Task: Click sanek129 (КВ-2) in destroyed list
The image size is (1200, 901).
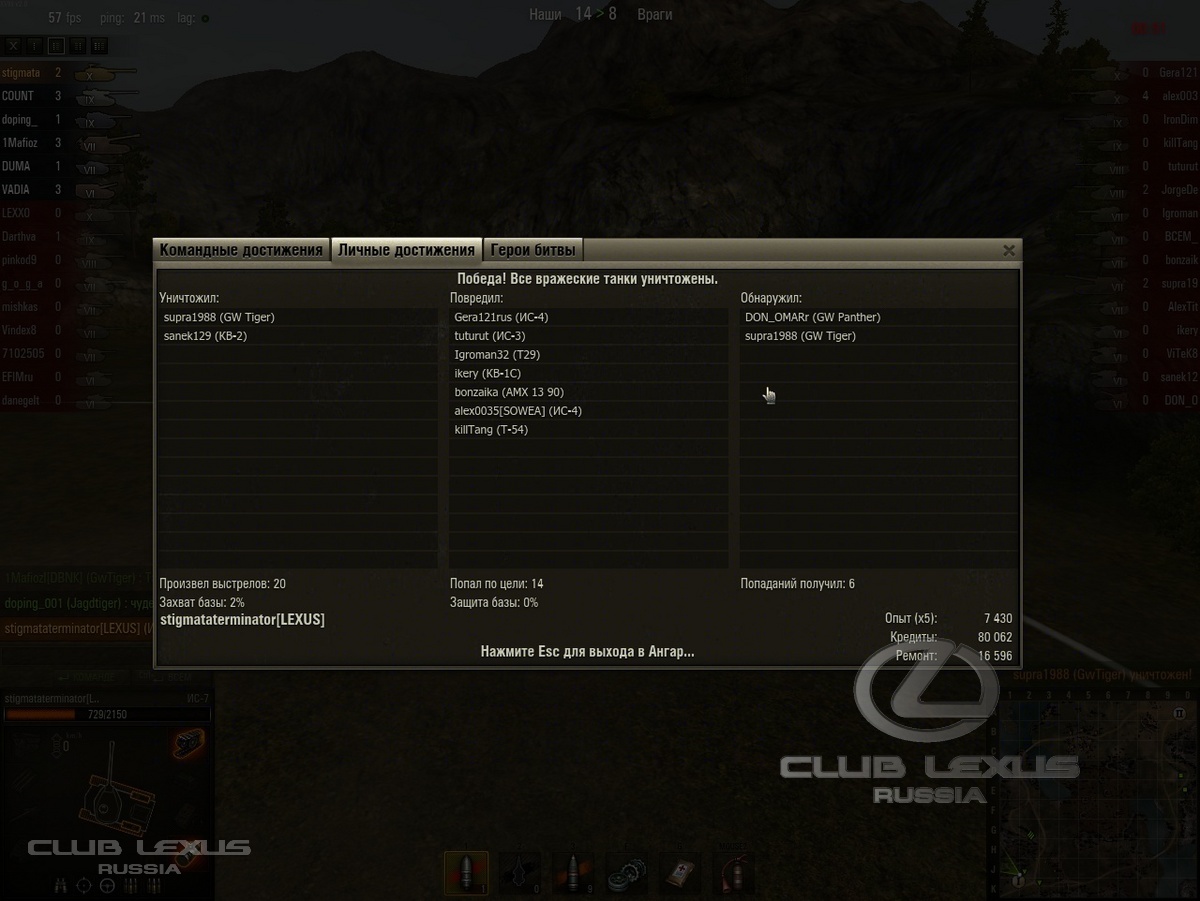Action: click(205, 336)
